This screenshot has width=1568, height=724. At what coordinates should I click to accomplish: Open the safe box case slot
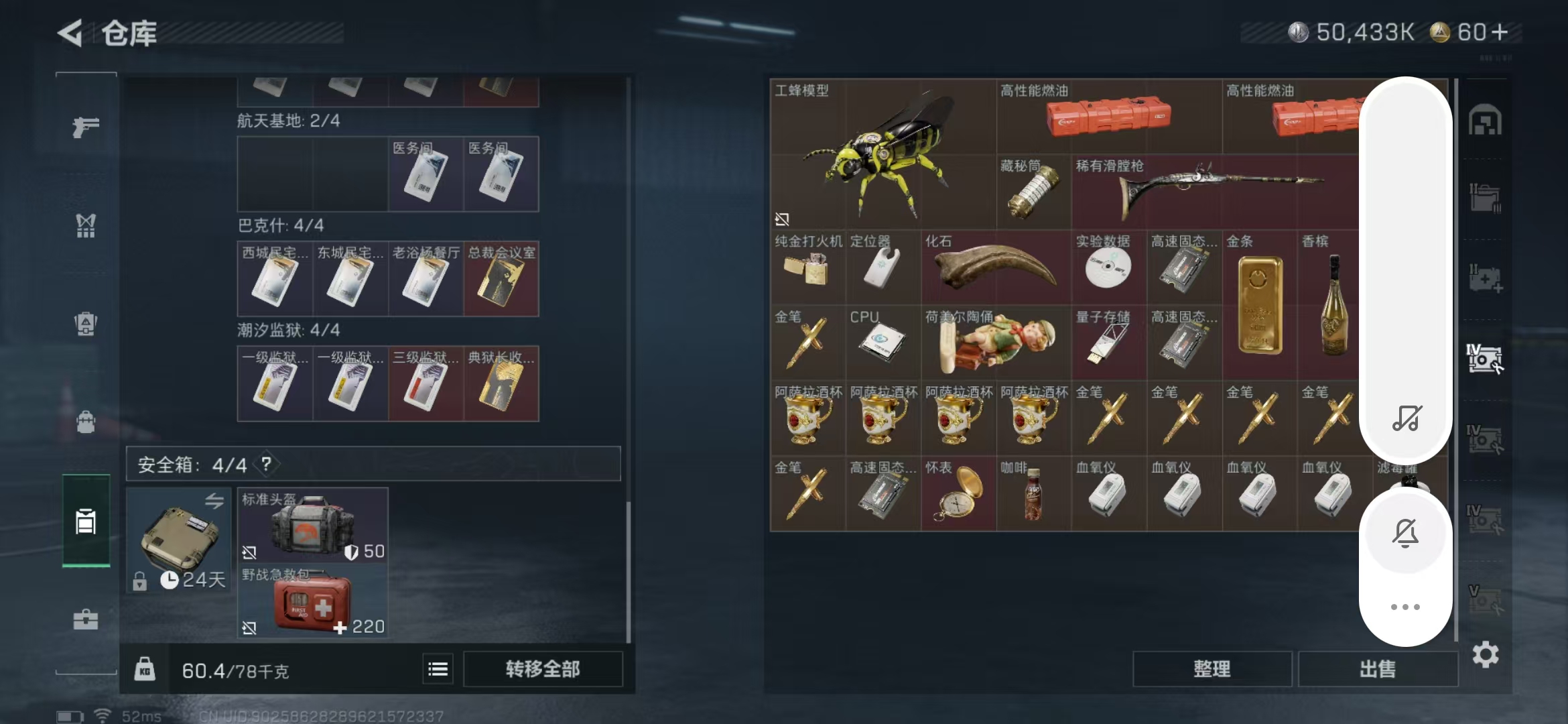tap(179, 540)
